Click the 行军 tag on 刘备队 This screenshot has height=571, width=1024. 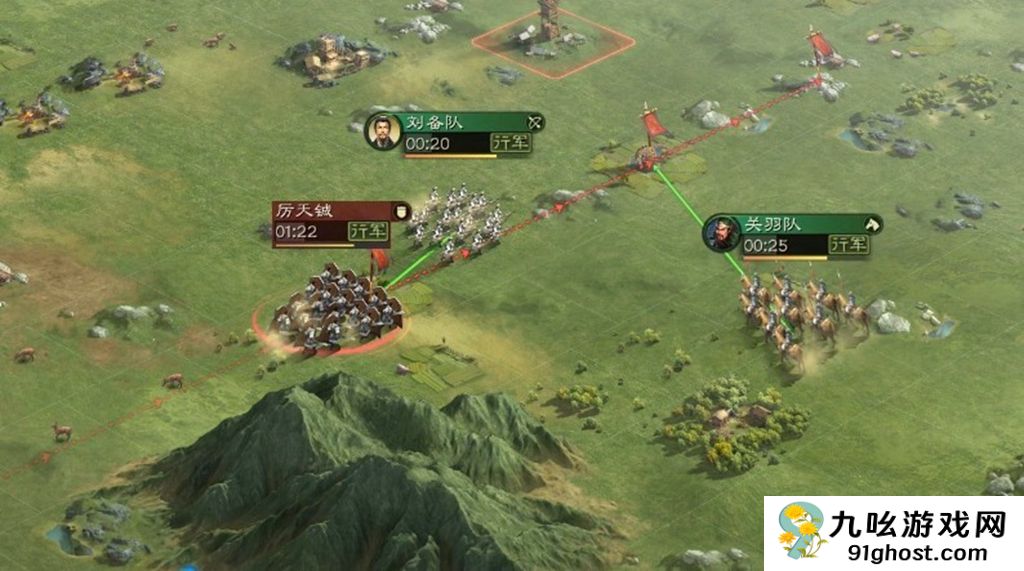tap(510, 143)
